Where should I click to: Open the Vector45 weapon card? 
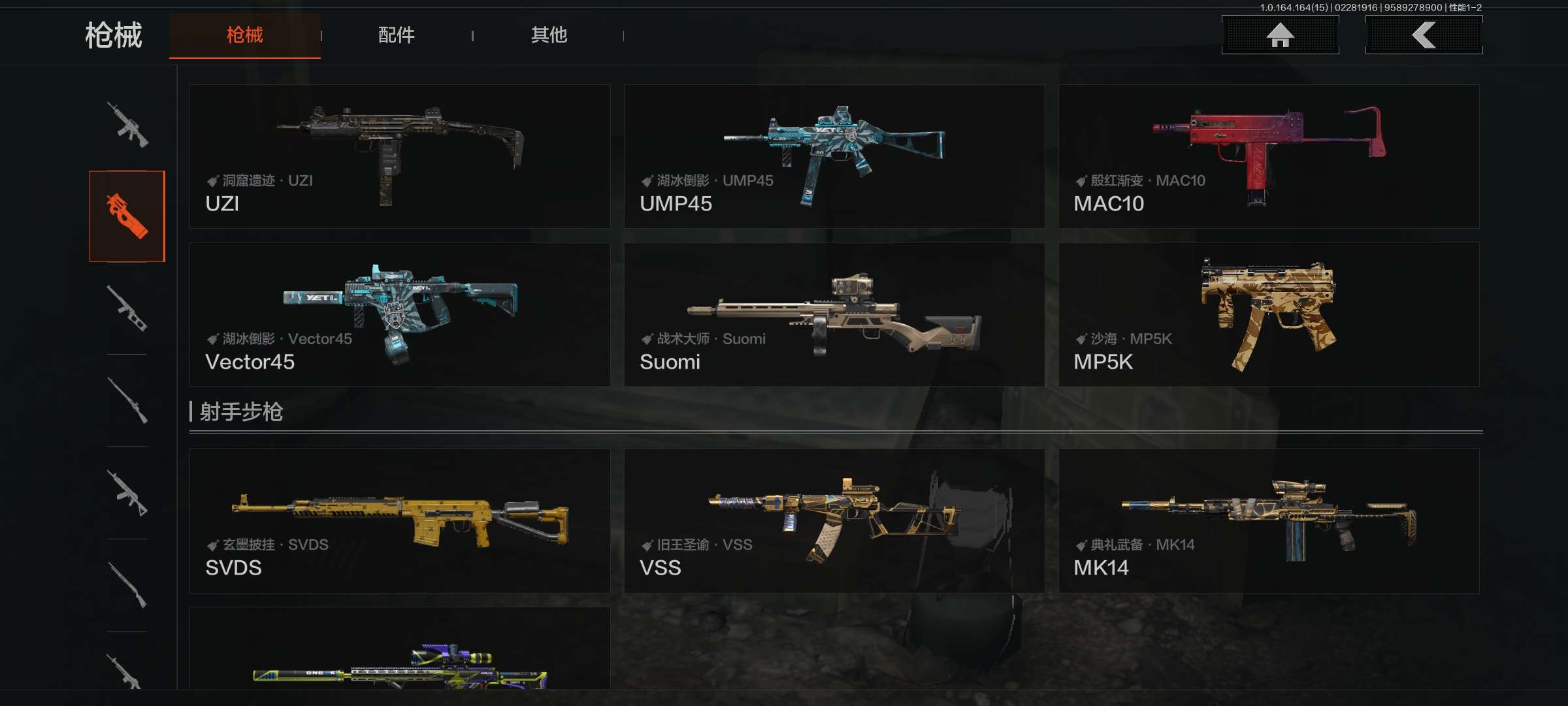399,314
